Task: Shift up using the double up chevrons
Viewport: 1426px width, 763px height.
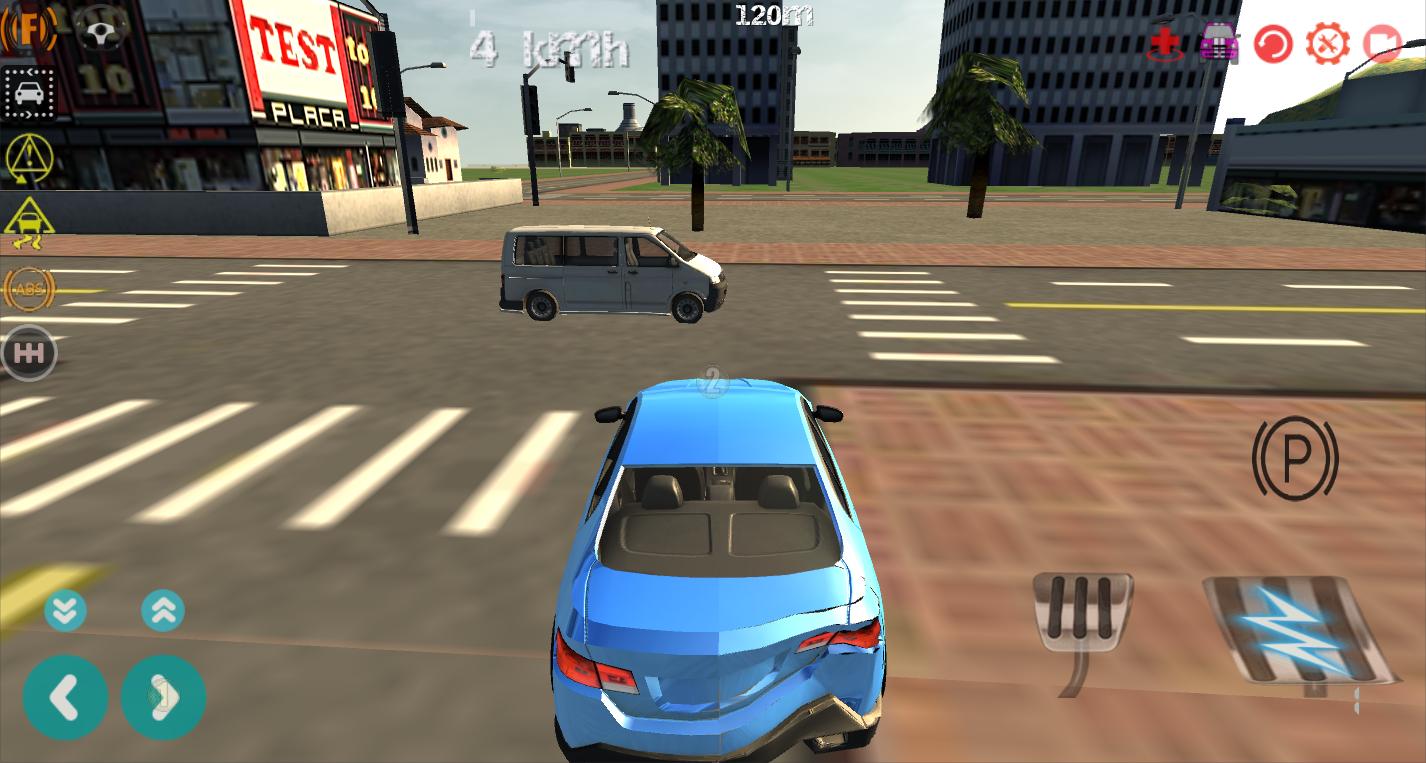Action: [x=163, y=609]
